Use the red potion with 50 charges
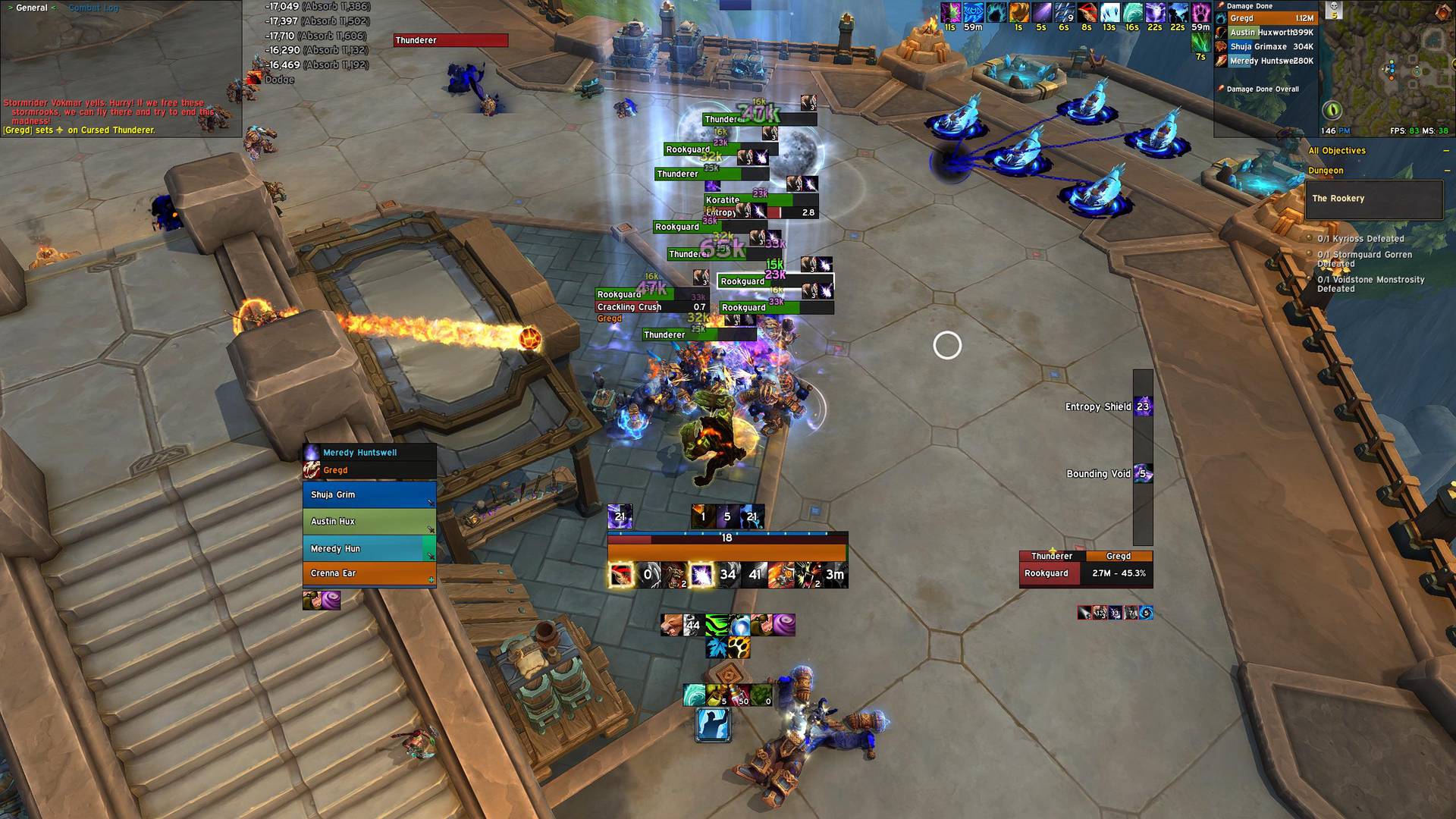This screenshot has height=819, width=1456. 740,695
